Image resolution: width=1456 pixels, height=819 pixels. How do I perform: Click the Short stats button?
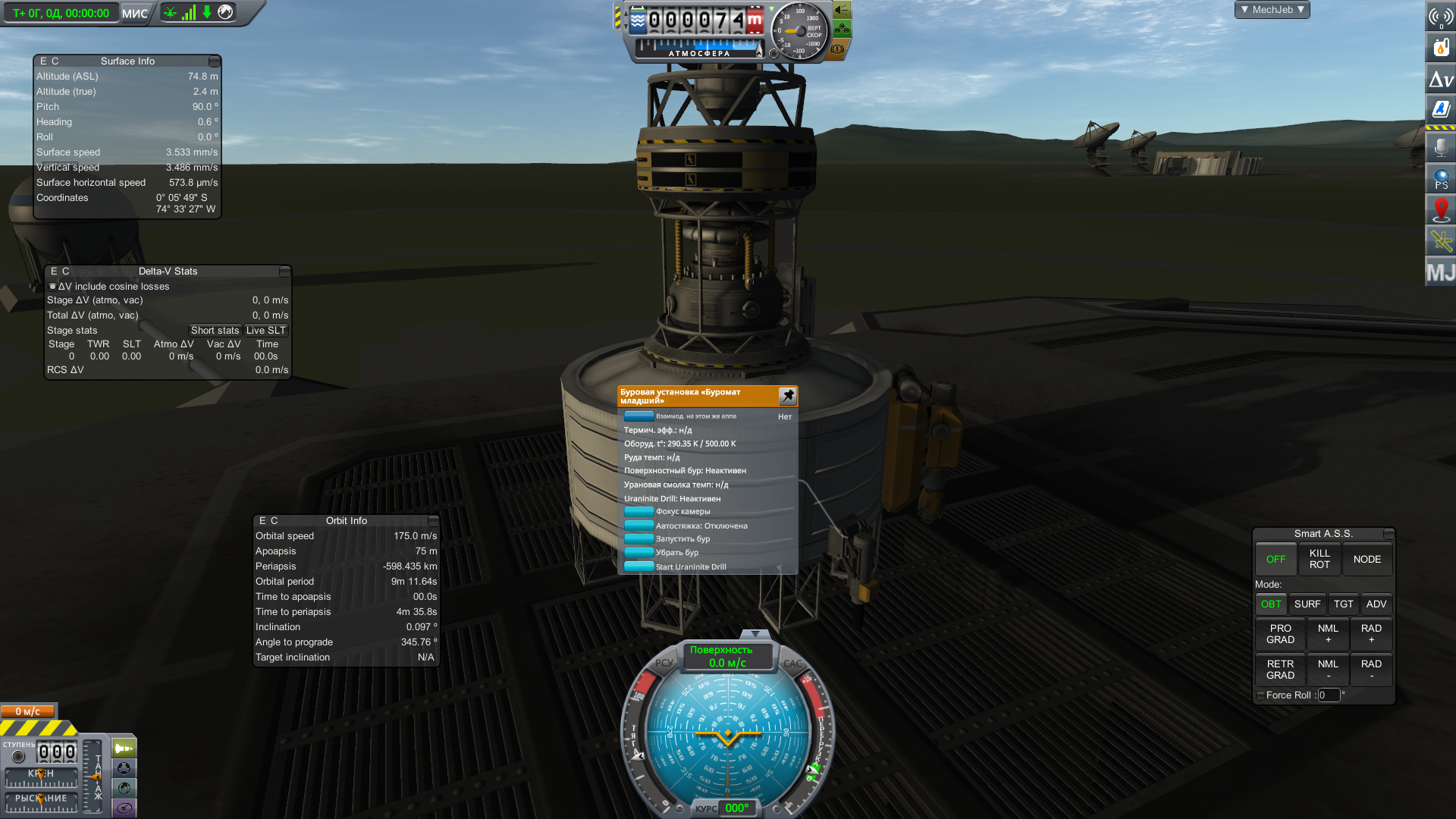(215, 331)
